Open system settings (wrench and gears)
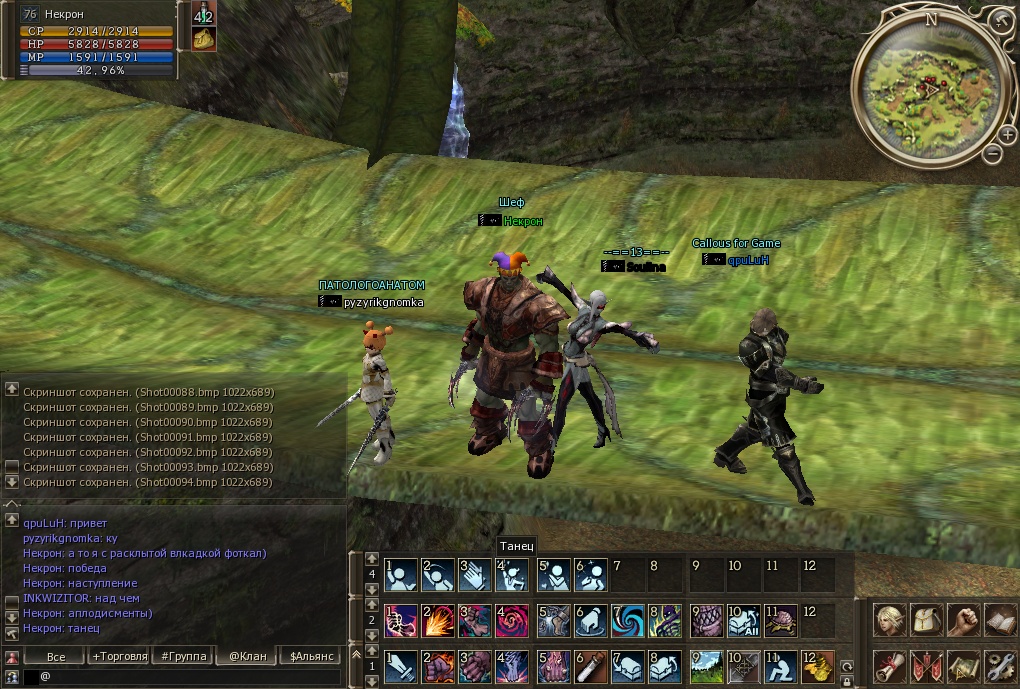The height and width of the screenshot is (689, 1020). tap(1000, 666)
